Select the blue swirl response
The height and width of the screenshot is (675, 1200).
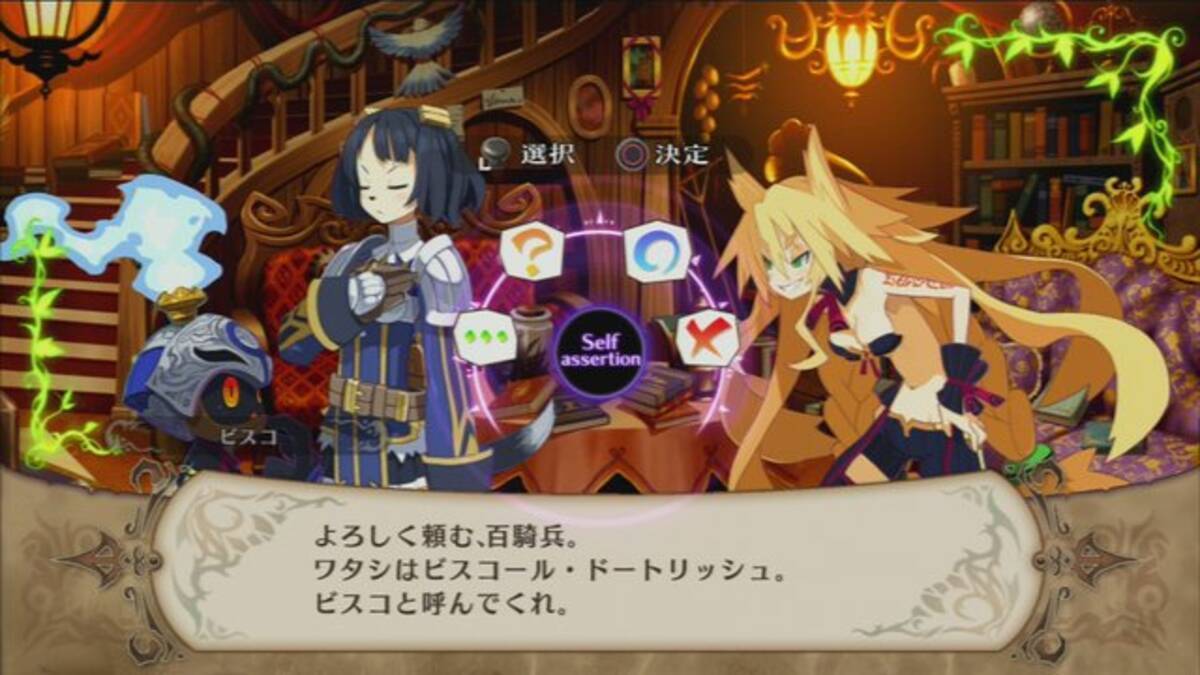656,250
